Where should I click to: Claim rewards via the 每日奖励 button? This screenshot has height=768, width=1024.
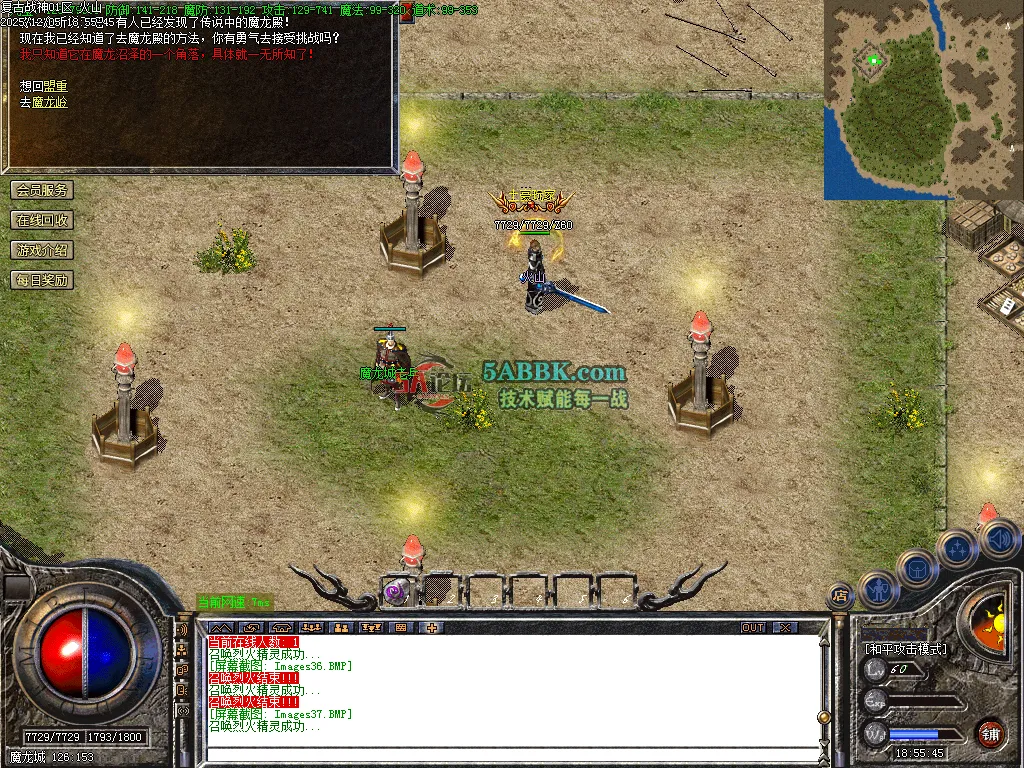(42, 280)
